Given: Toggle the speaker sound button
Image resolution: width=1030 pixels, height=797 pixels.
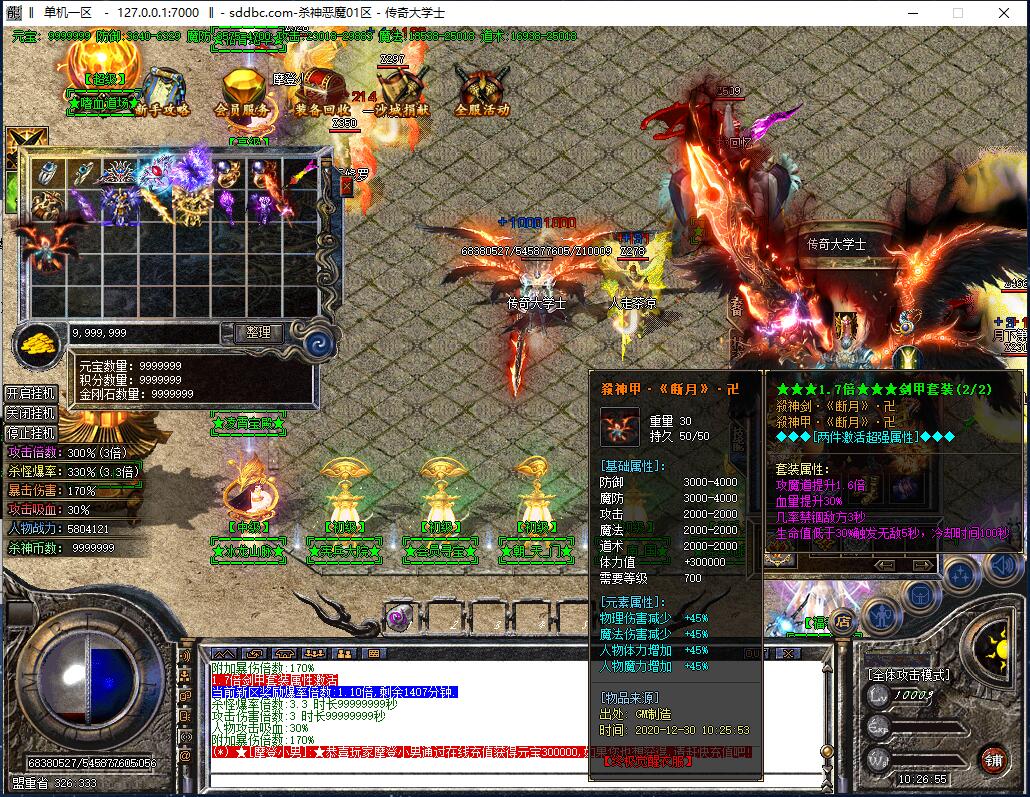Looking at the screenshot, I should pyautogui.click(x=1003, y=568).
